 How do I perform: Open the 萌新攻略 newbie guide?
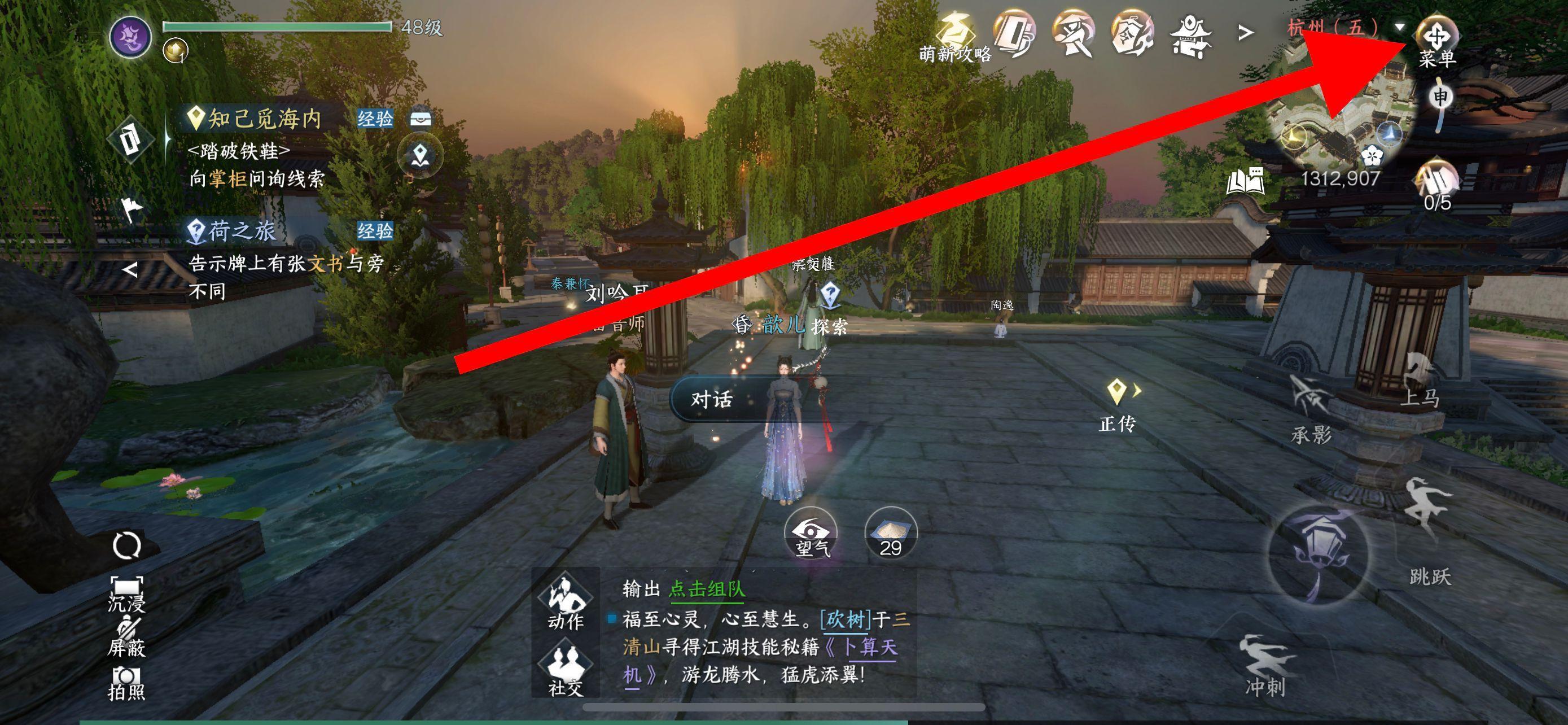955,40
